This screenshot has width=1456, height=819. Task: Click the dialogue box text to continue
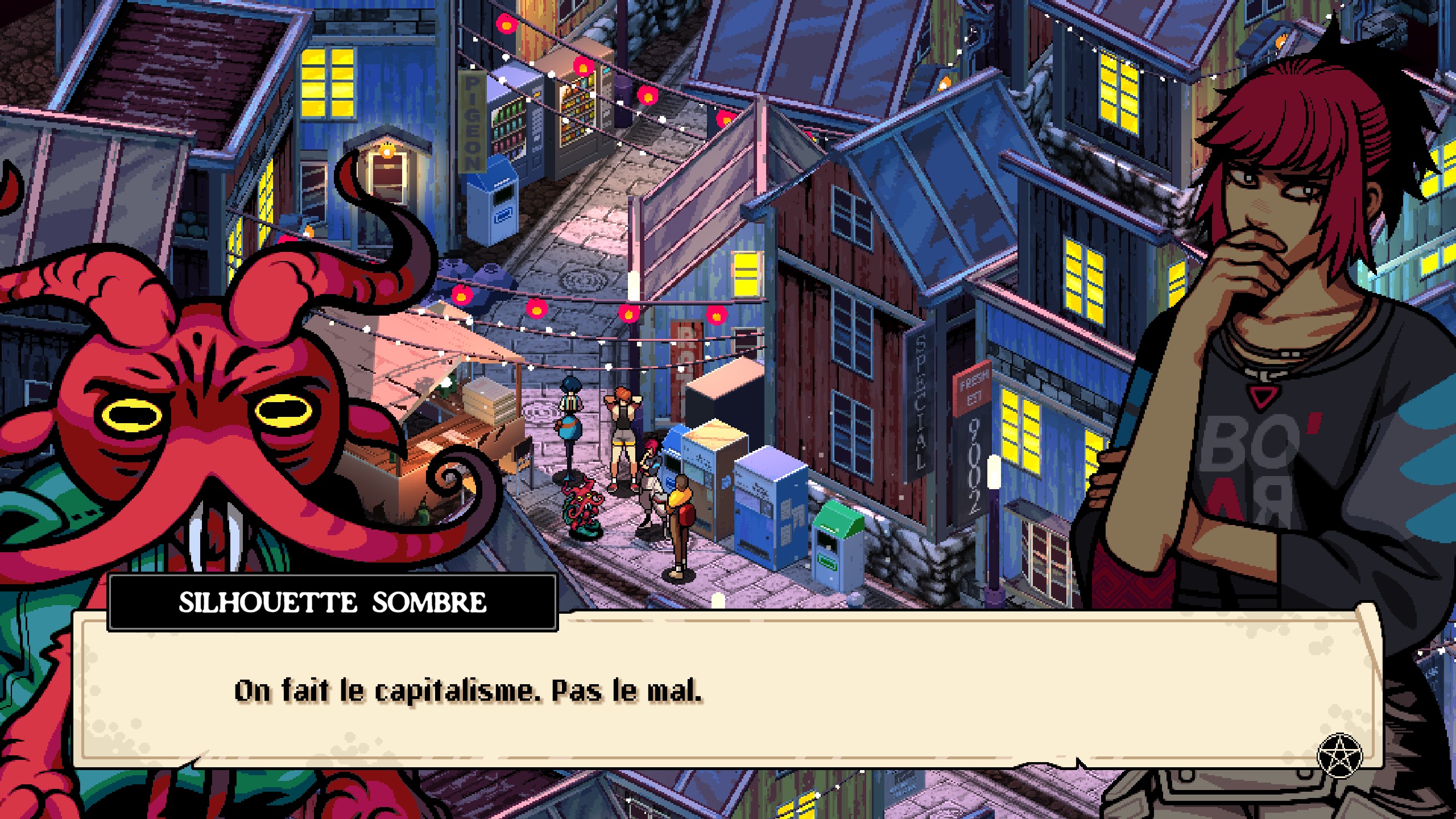[x=468, y=691]
